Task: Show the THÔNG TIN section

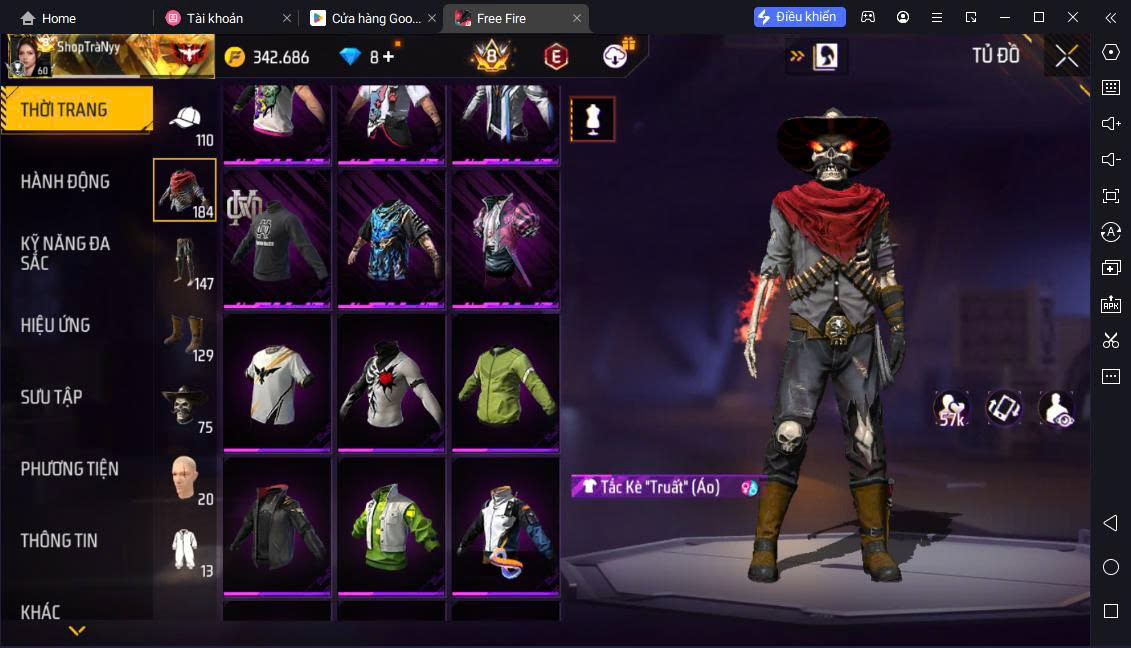Action: pos(59,541)
